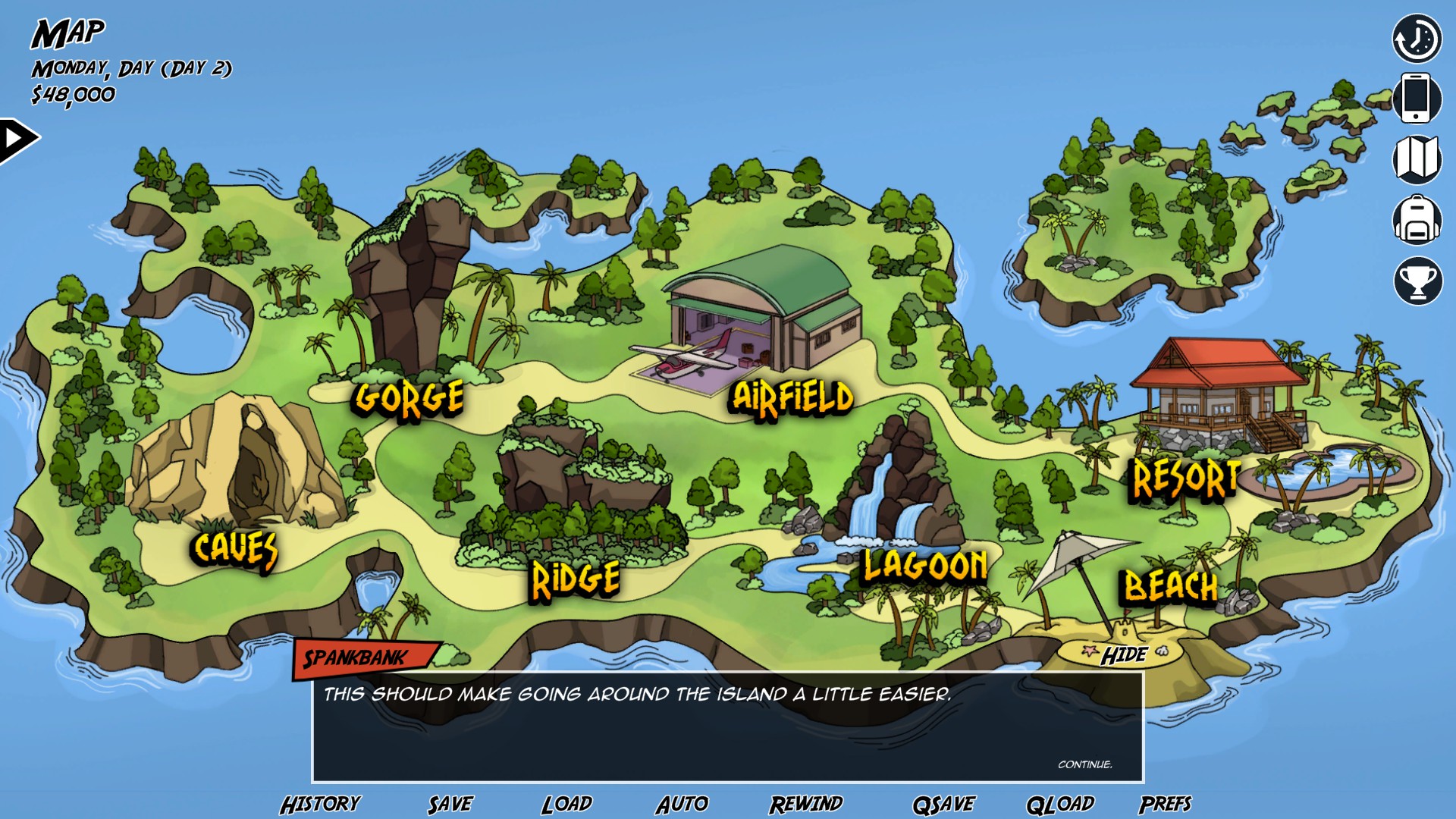Open the Save menu

coord(450,804)
